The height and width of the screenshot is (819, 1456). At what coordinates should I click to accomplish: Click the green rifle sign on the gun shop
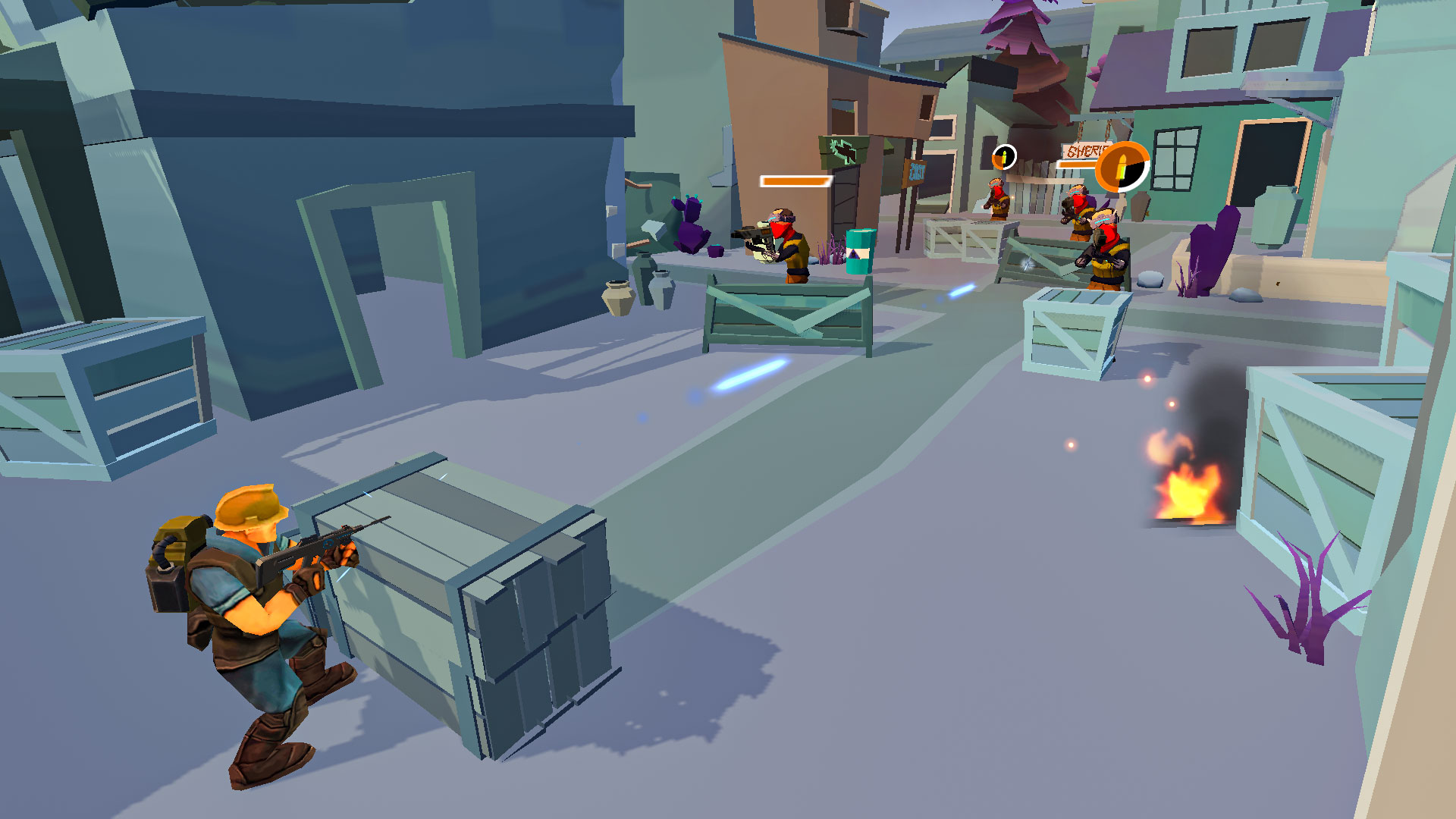[844, 150]
